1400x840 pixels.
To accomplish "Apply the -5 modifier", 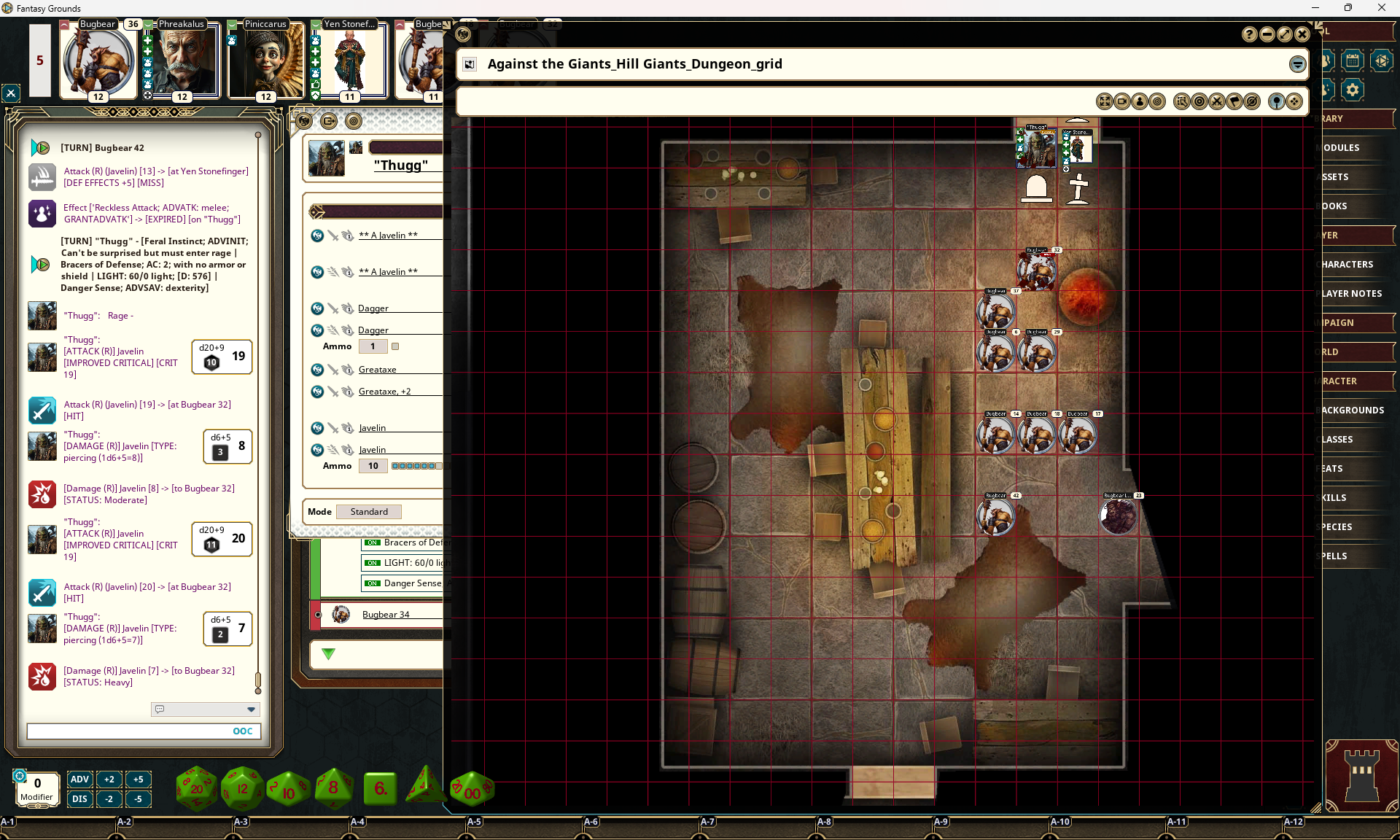I will tap(138, 799).
